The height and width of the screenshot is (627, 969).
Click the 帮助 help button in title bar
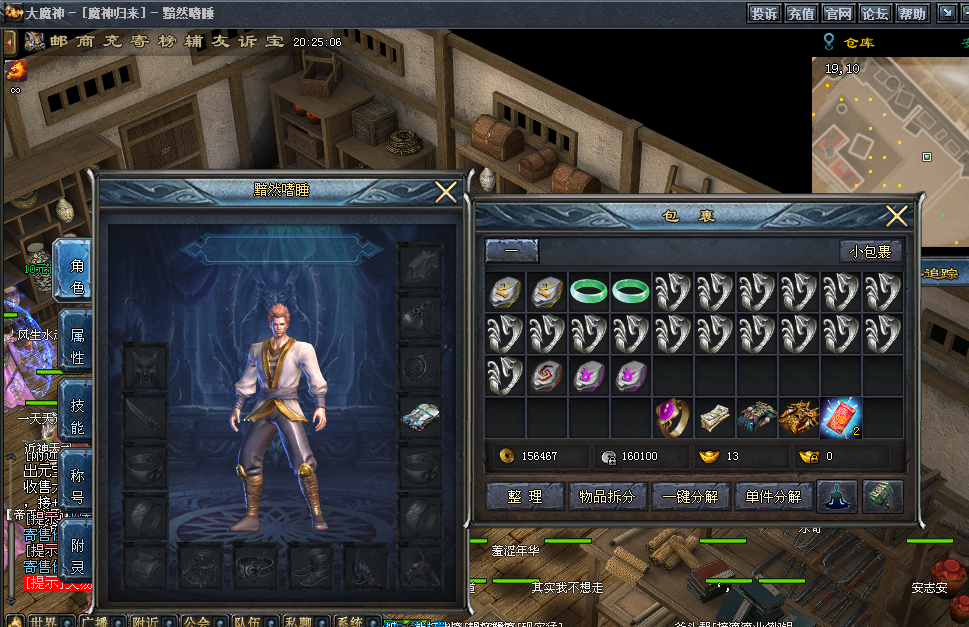click(x=911, y=13)
